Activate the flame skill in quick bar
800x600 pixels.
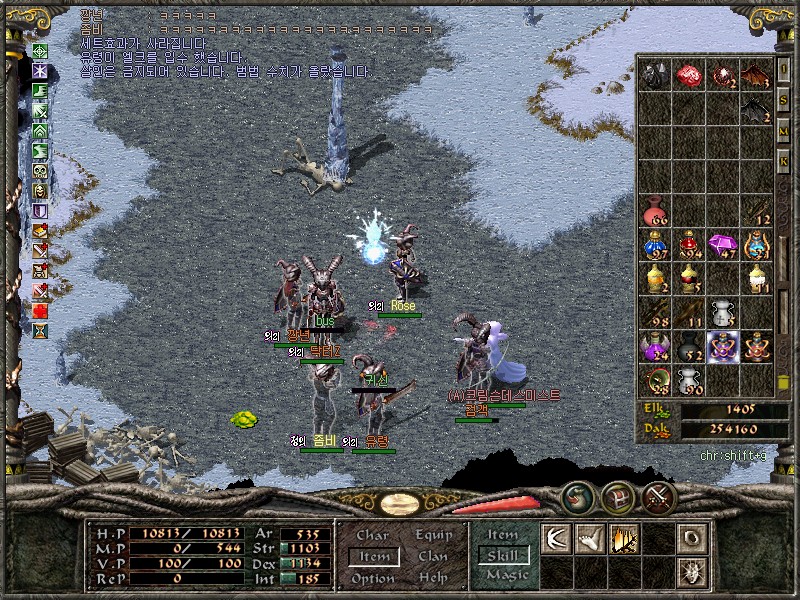tap(624, 538)
